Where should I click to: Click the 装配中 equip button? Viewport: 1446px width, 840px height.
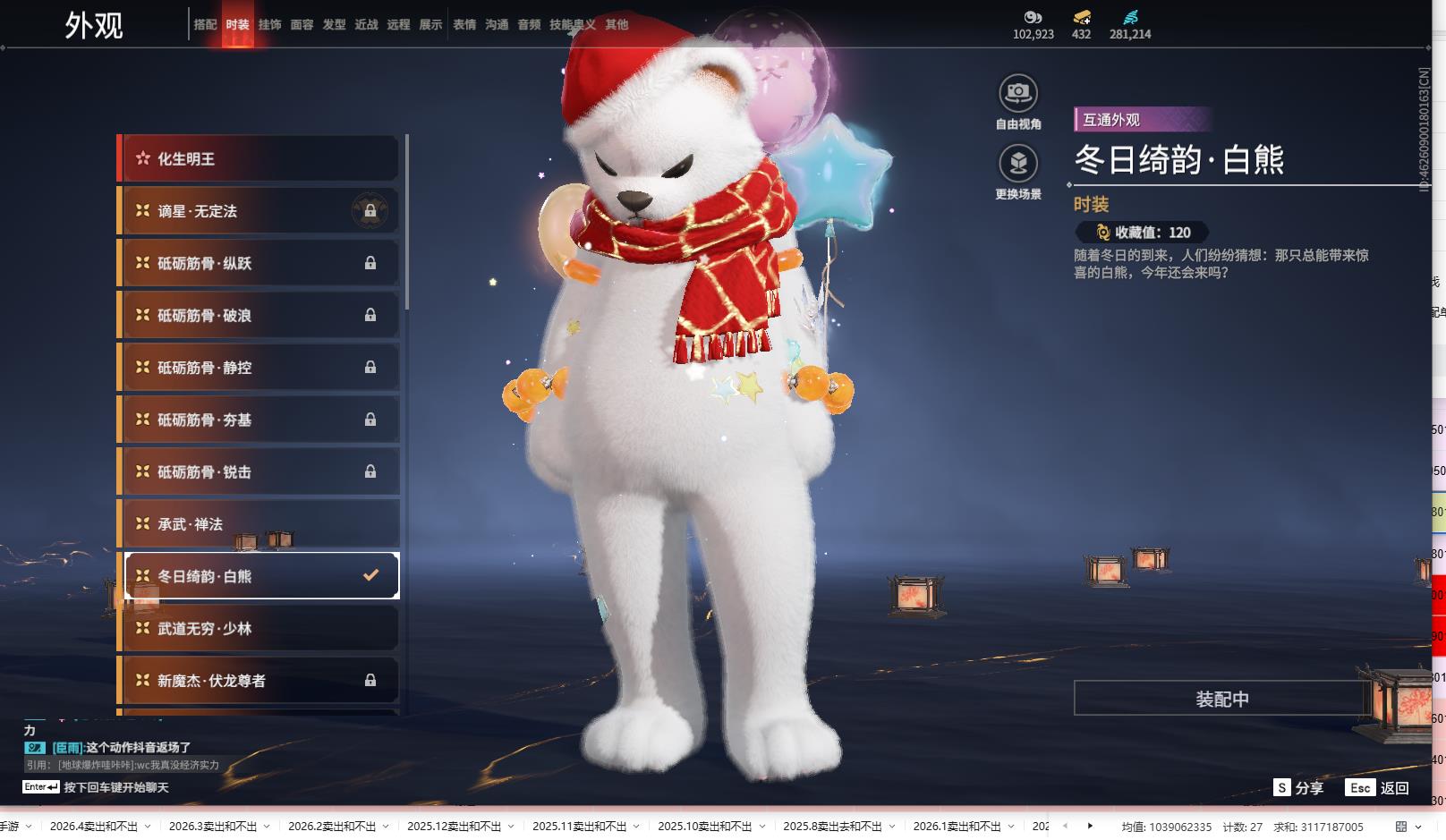[x=1221, y=699]
